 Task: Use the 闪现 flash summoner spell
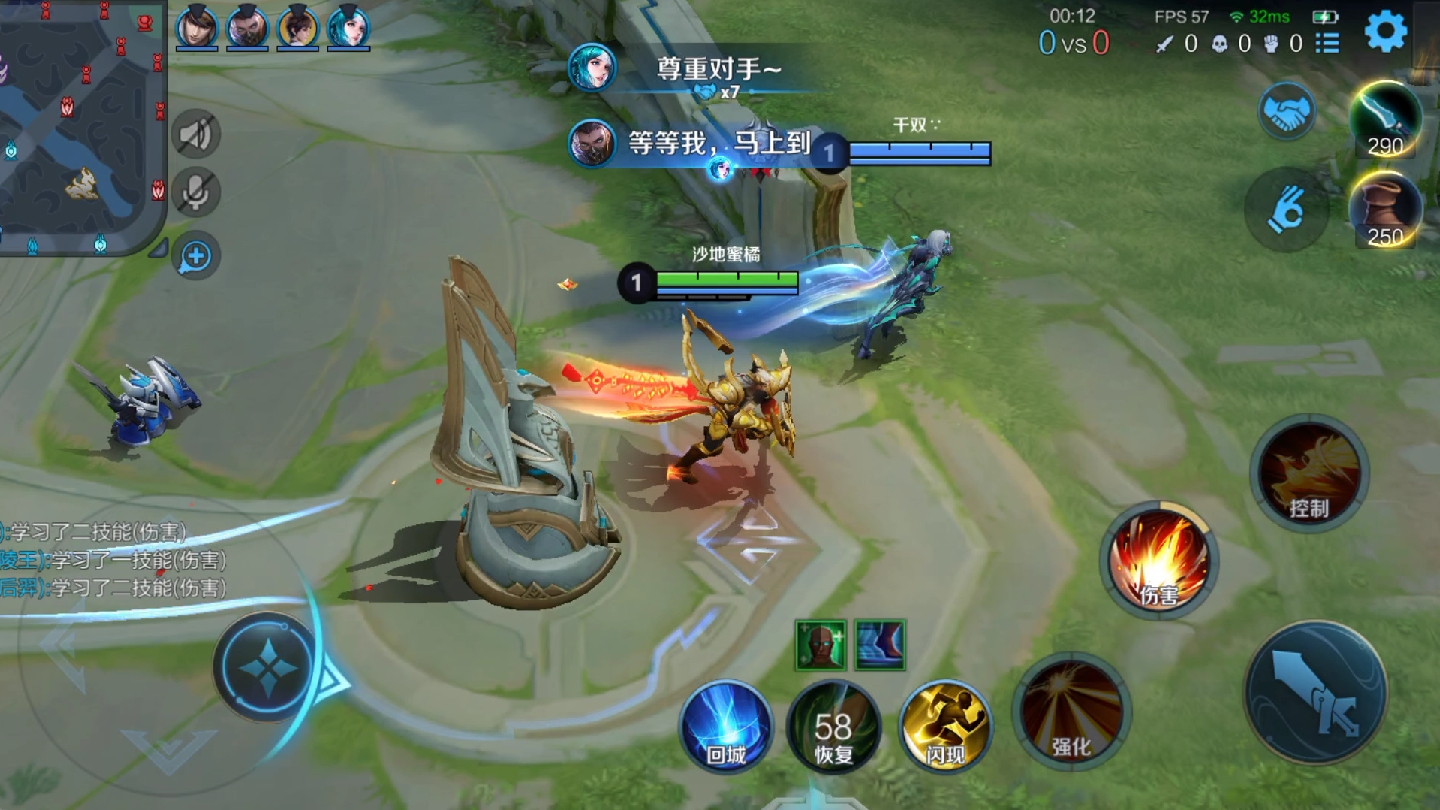click(945, 725)
